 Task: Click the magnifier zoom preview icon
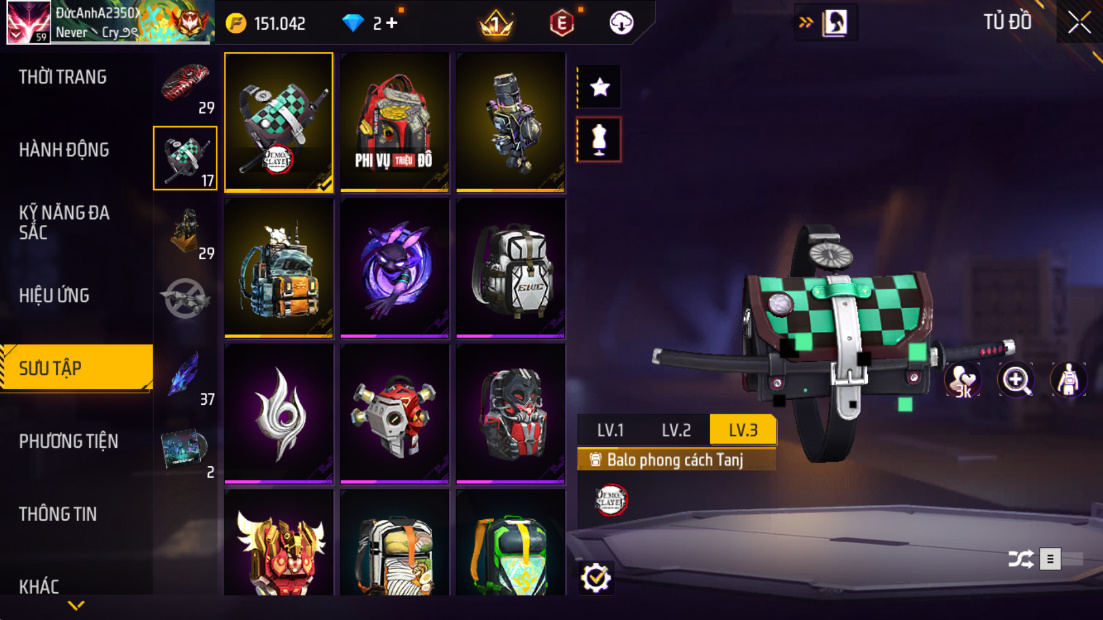[x=1016, y=379]
